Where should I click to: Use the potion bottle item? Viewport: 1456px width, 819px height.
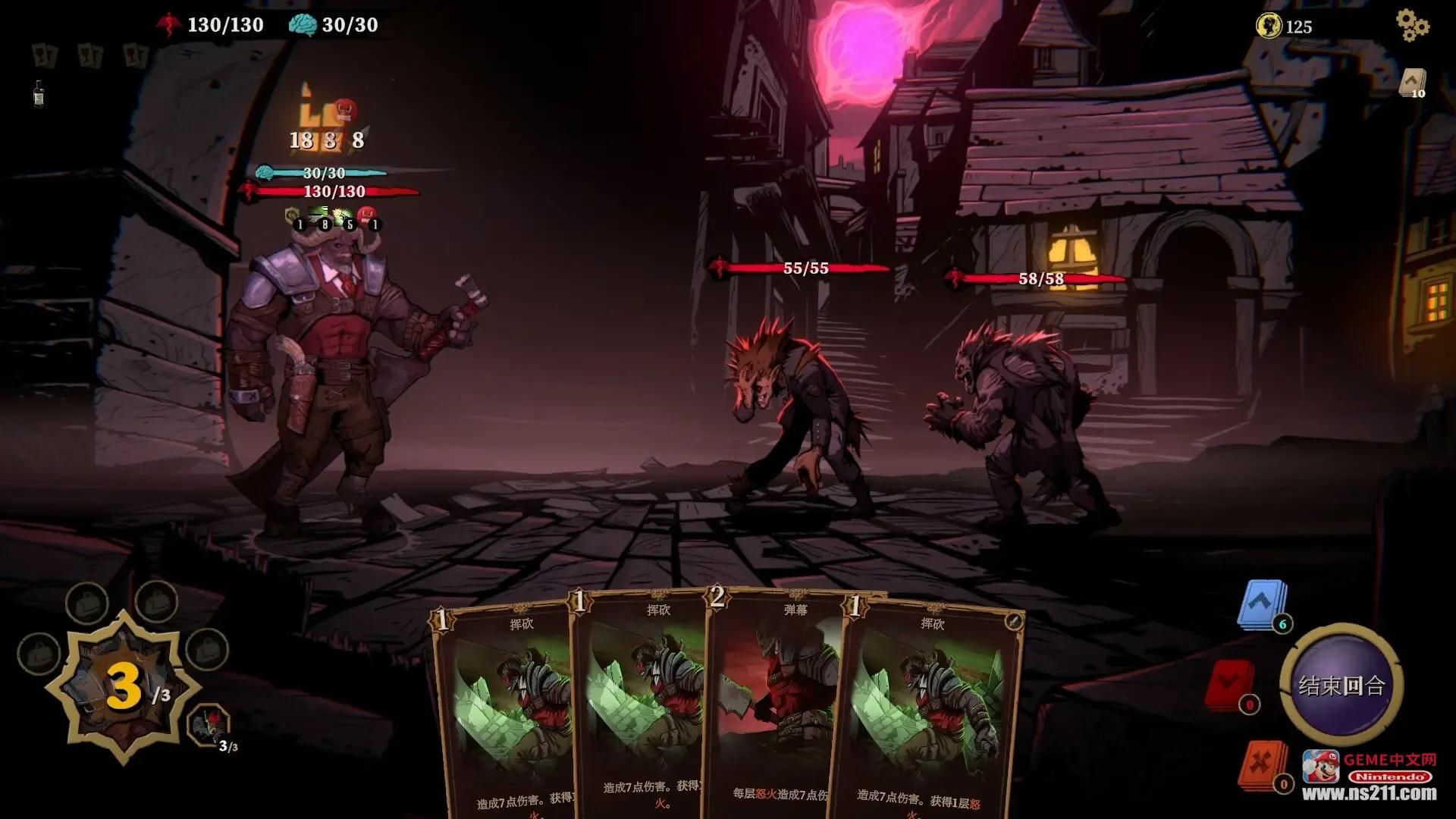pos(39,94)
